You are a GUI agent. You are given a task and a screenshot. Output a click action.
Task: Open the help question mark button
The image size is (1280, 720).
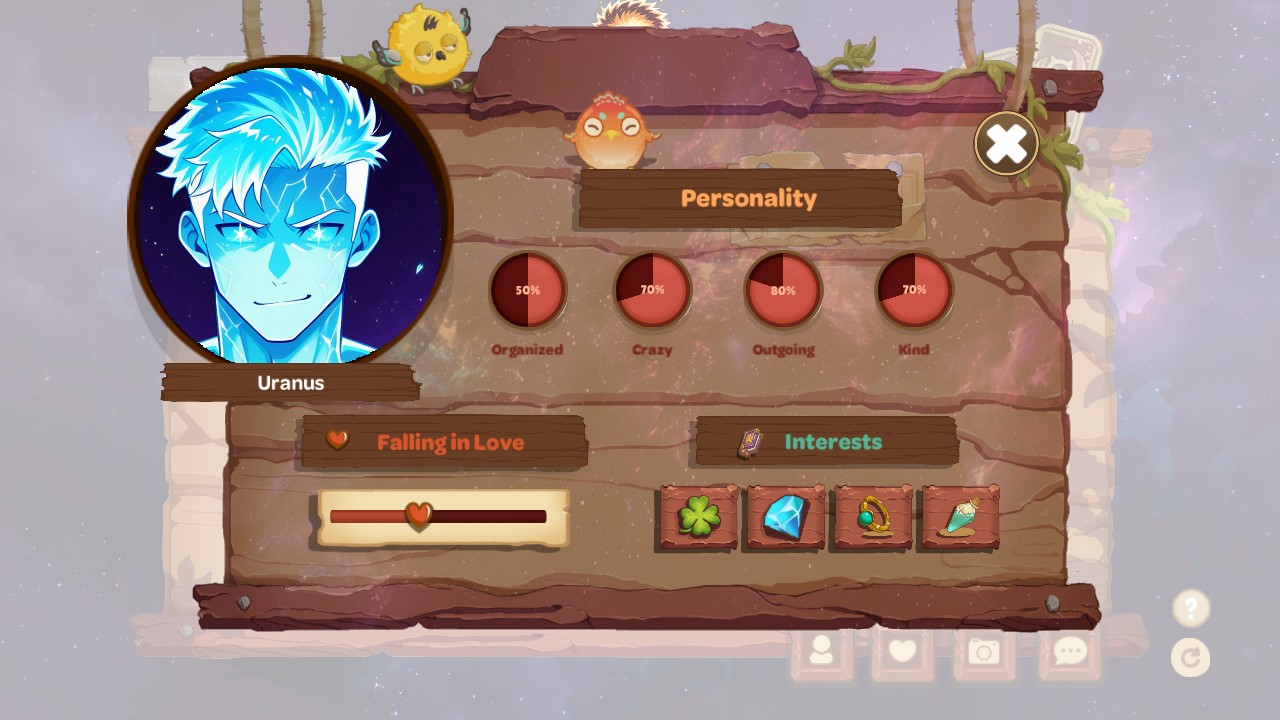click(1190, 607)
